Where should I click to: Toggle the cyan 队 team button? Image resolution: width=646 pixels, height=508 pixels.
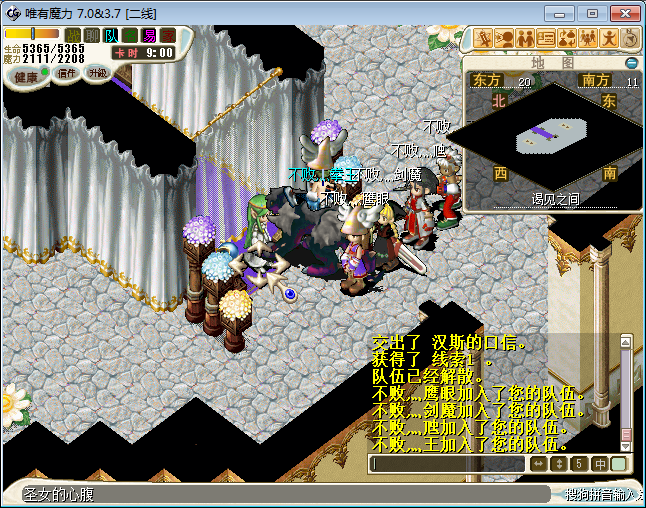pos(111,36)
